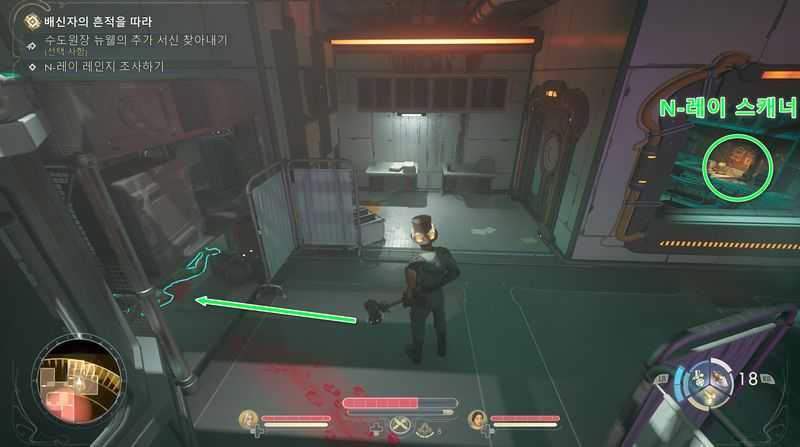The width and height of the screenshot is (800, 447).
Task: Click the circled N-레이 스캐너 highlight
Action: [738, 164]
